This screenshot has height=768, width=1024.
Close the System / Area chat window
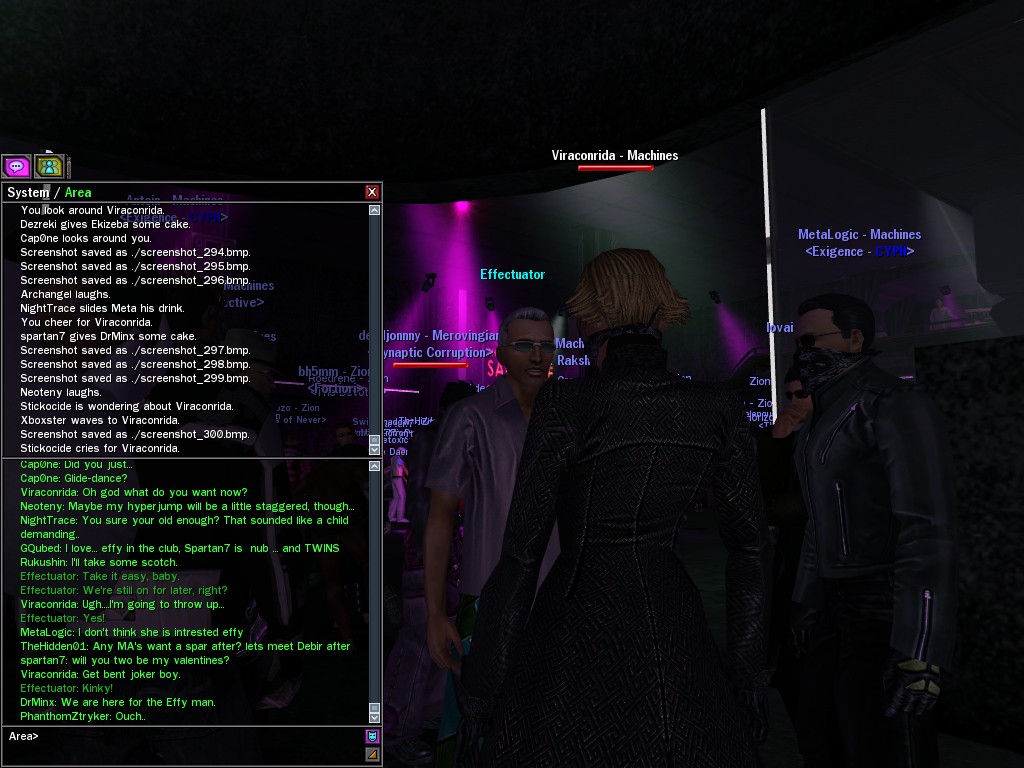[372, 192]
